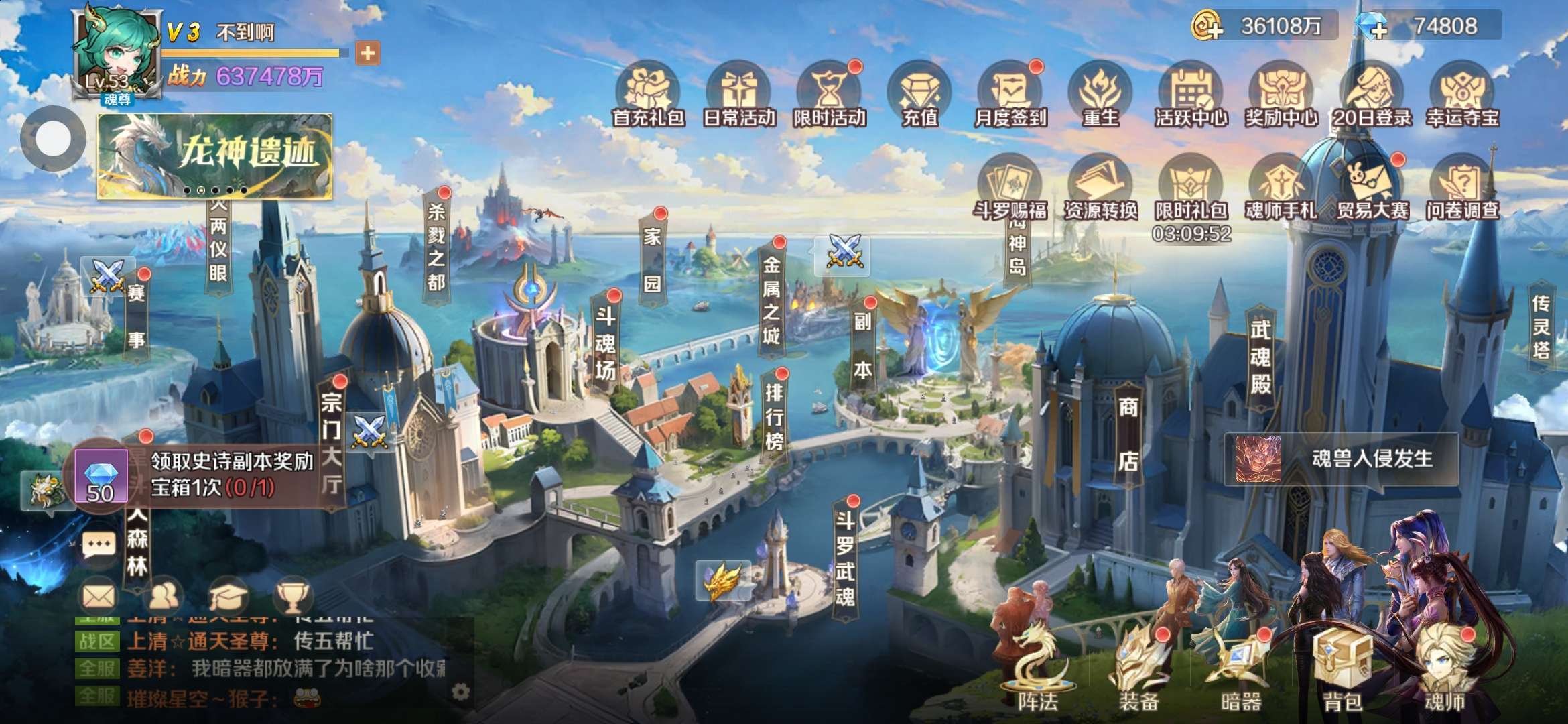Viewport: 1568px width, 724px height.
Task: Open the 资源转换 resource conversion
Action: (x=1100, y=188)
